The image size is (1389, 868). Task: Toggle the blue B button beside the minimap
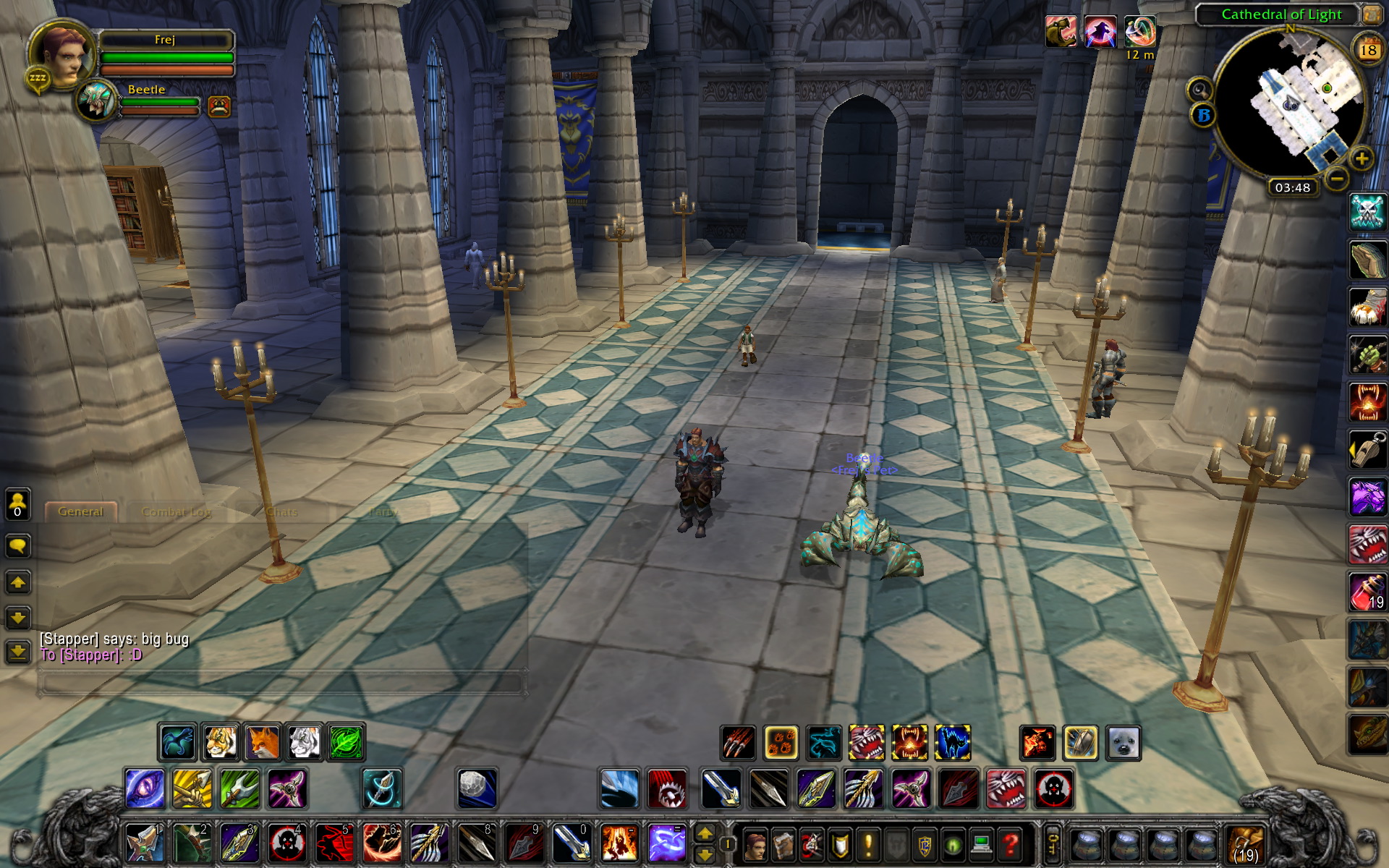click(x=1202, y=114)
